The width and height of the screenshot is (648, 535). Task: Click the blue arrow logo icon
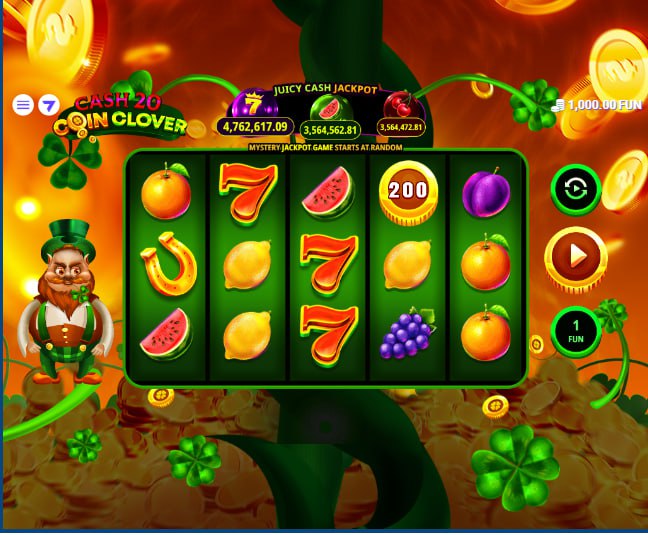(48, 105)
